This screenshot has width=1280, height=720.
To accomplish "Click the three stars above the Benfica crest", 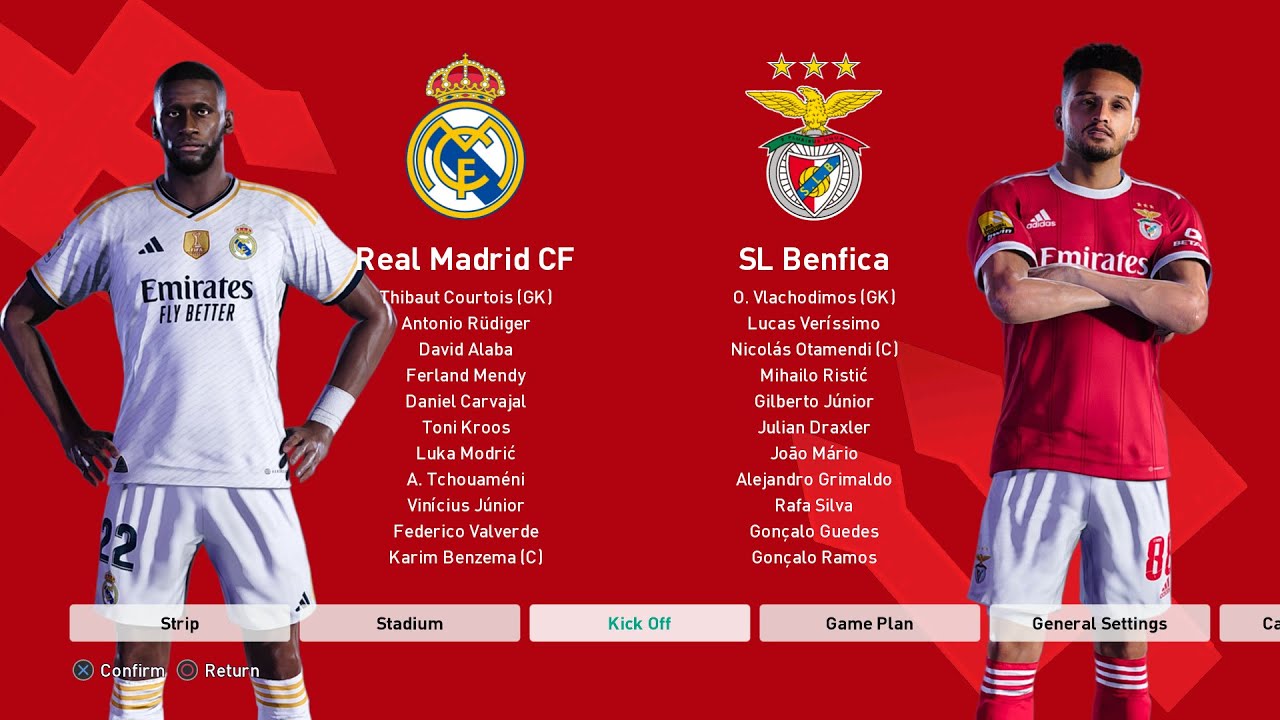I will tap(814, 64).
